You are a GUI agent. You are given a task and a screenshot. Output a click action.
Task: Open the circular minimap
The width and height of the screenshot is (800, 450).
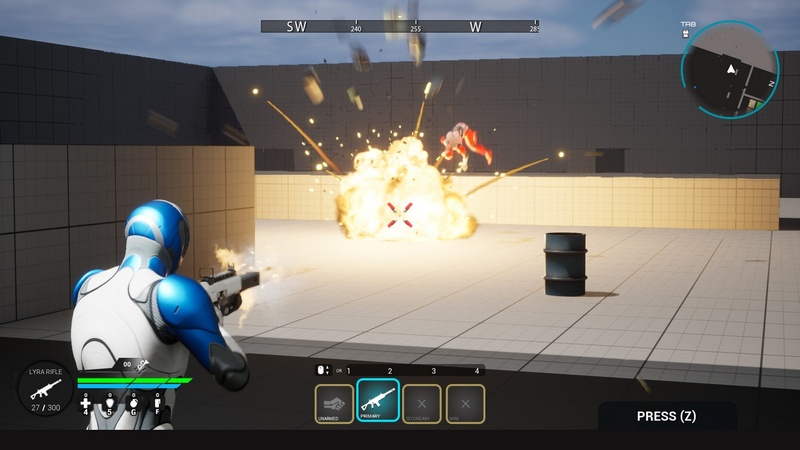click(730, 71)
